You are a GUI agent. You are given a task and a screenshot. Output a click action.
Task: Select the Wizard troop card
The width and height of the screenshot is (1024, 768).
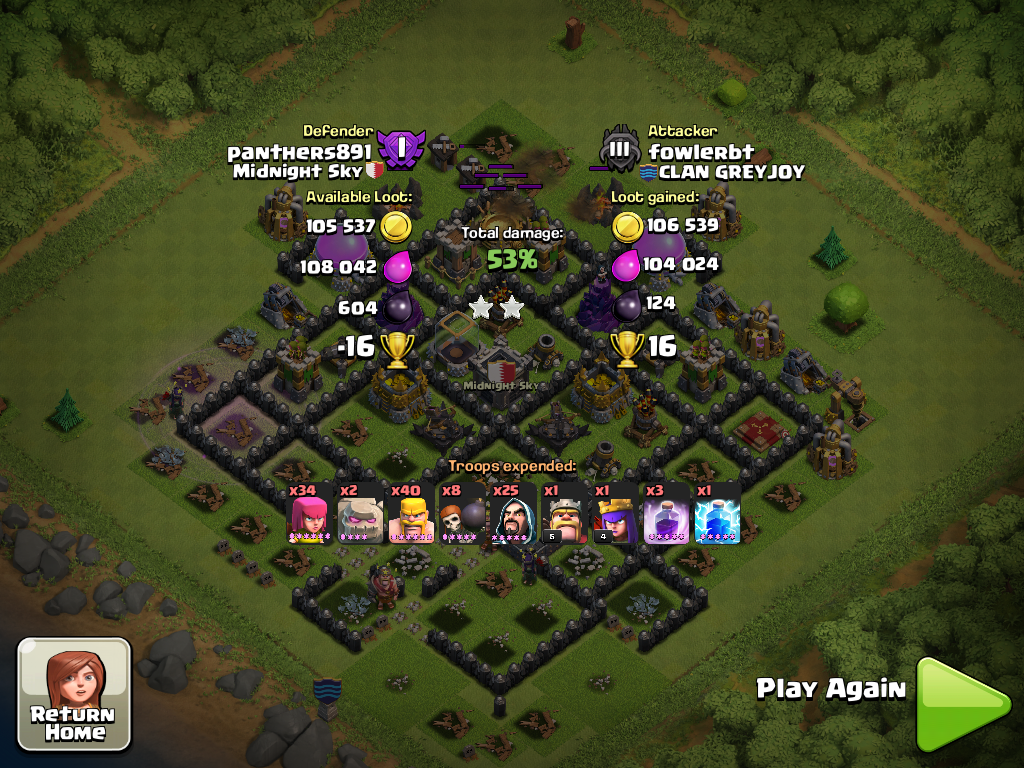[514, 514]
